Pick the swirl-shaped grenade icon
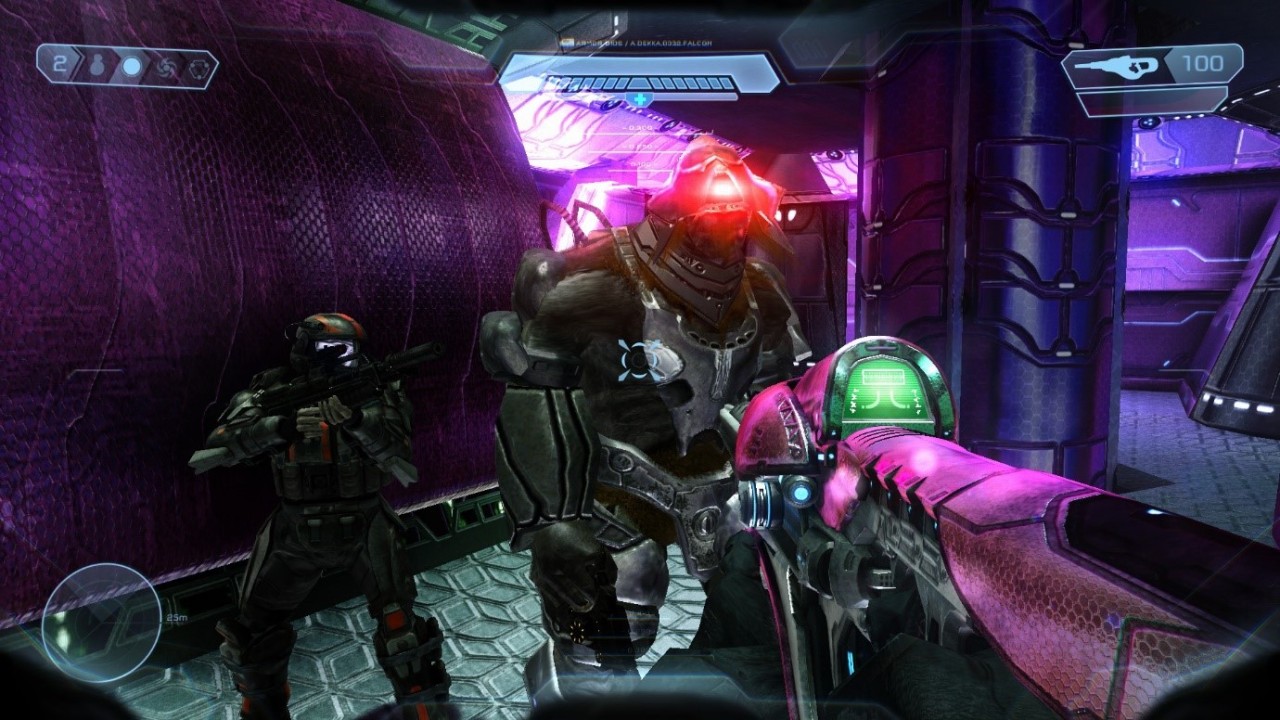The image size is (1280, 720). point(165,68)
